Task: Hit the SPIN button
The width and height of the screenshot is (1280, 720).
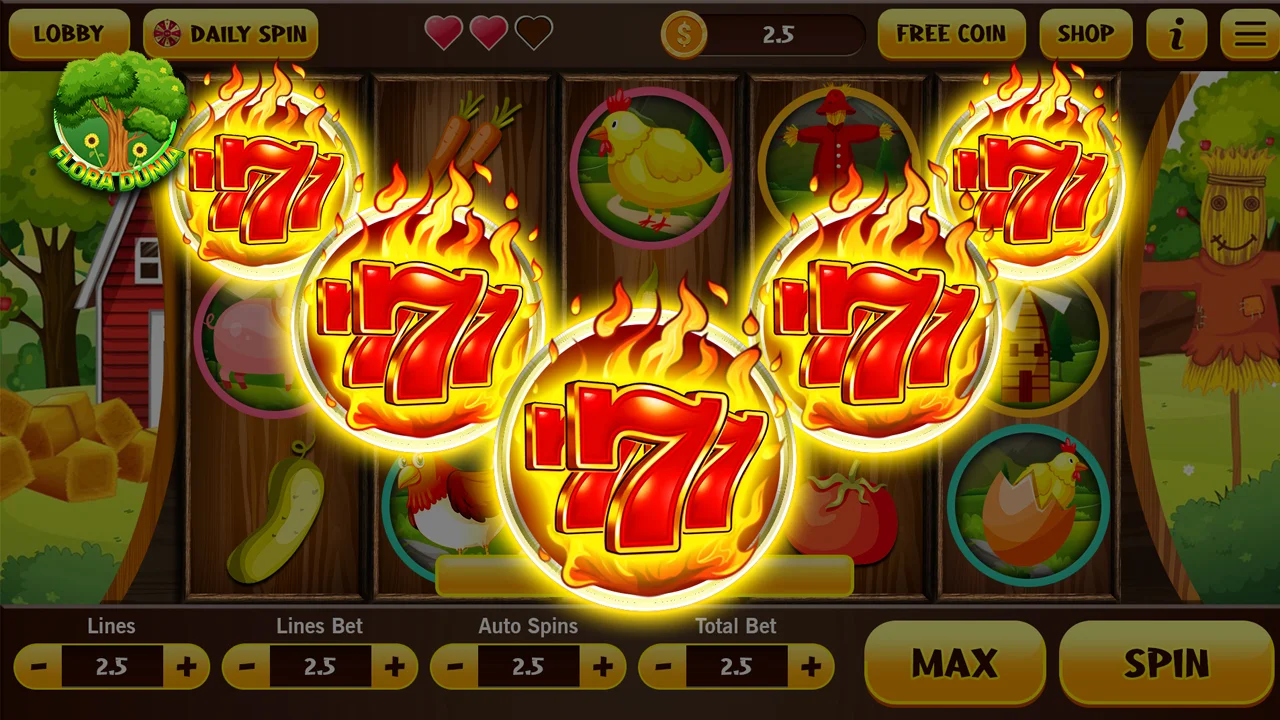Action: point(1165,663)
